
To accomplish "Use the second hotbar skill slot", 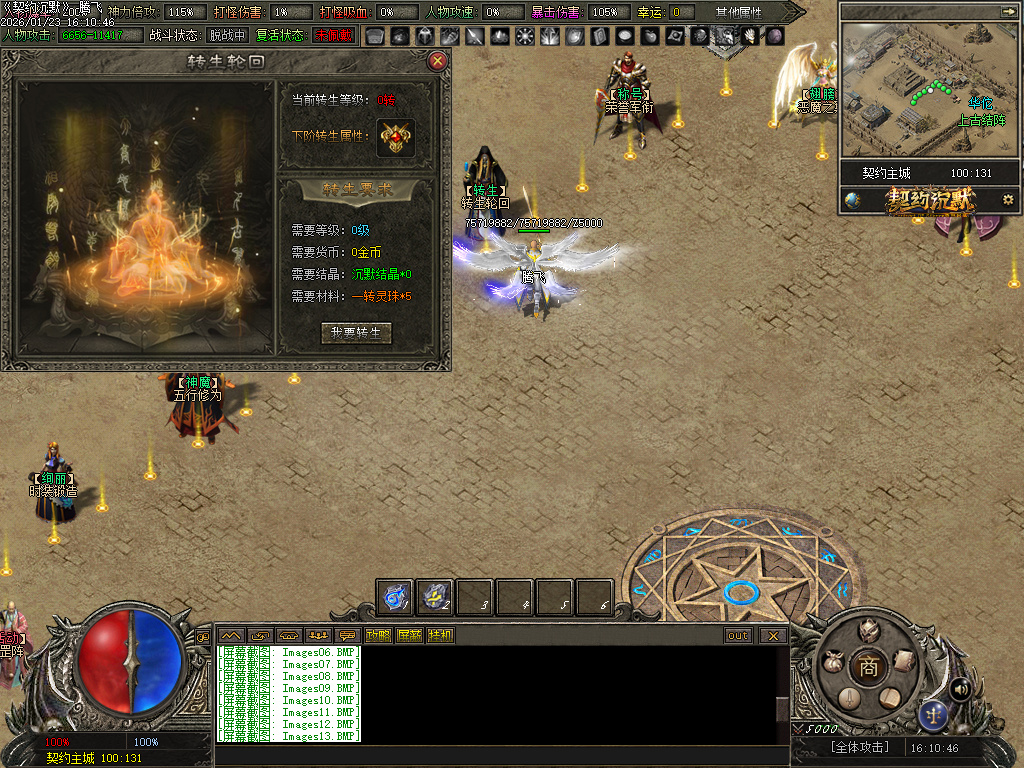I will coord(435,597).
